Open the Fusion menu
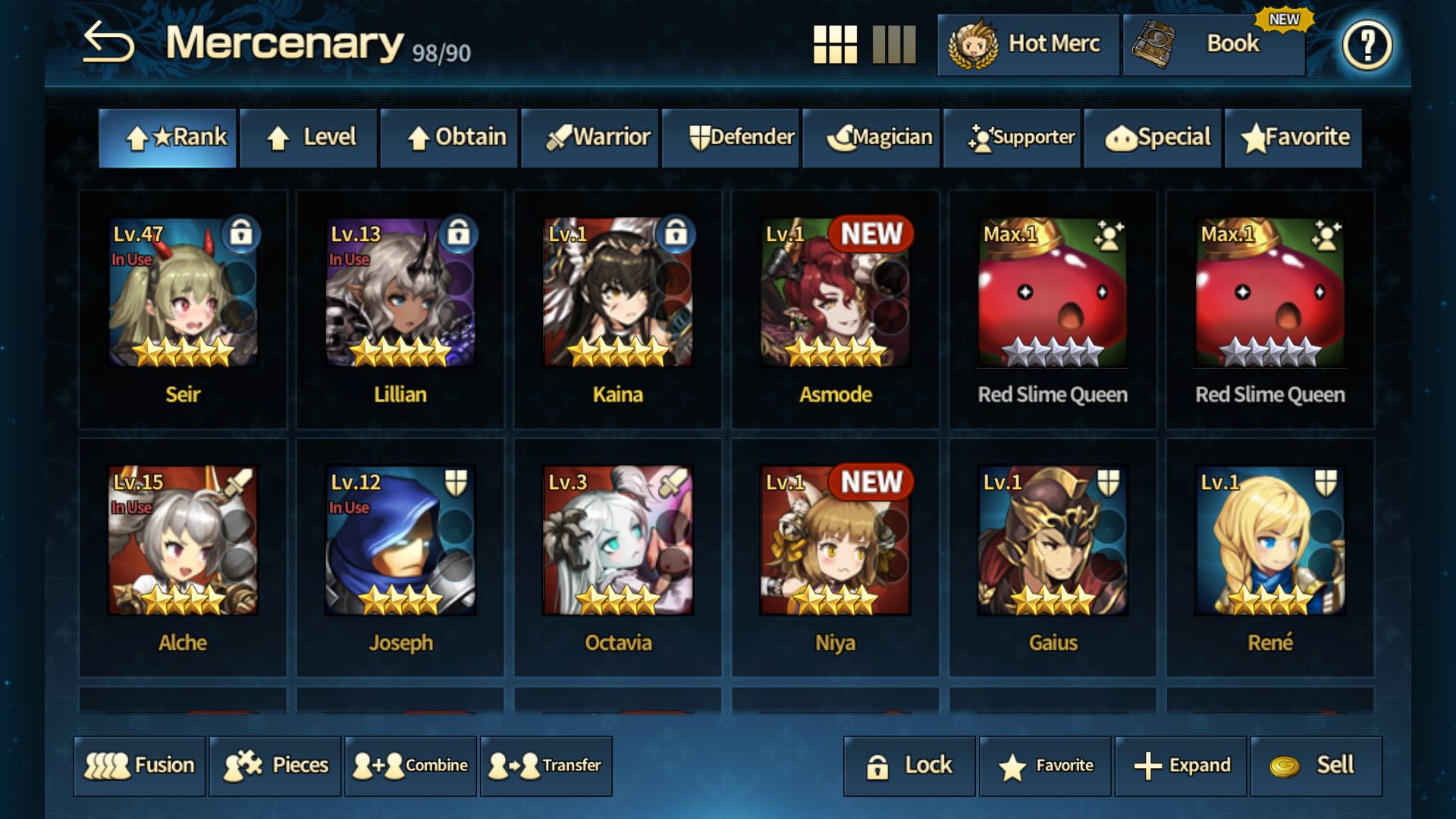The width and height of the screenshot is (1456, 819). [x=139, y=766]
